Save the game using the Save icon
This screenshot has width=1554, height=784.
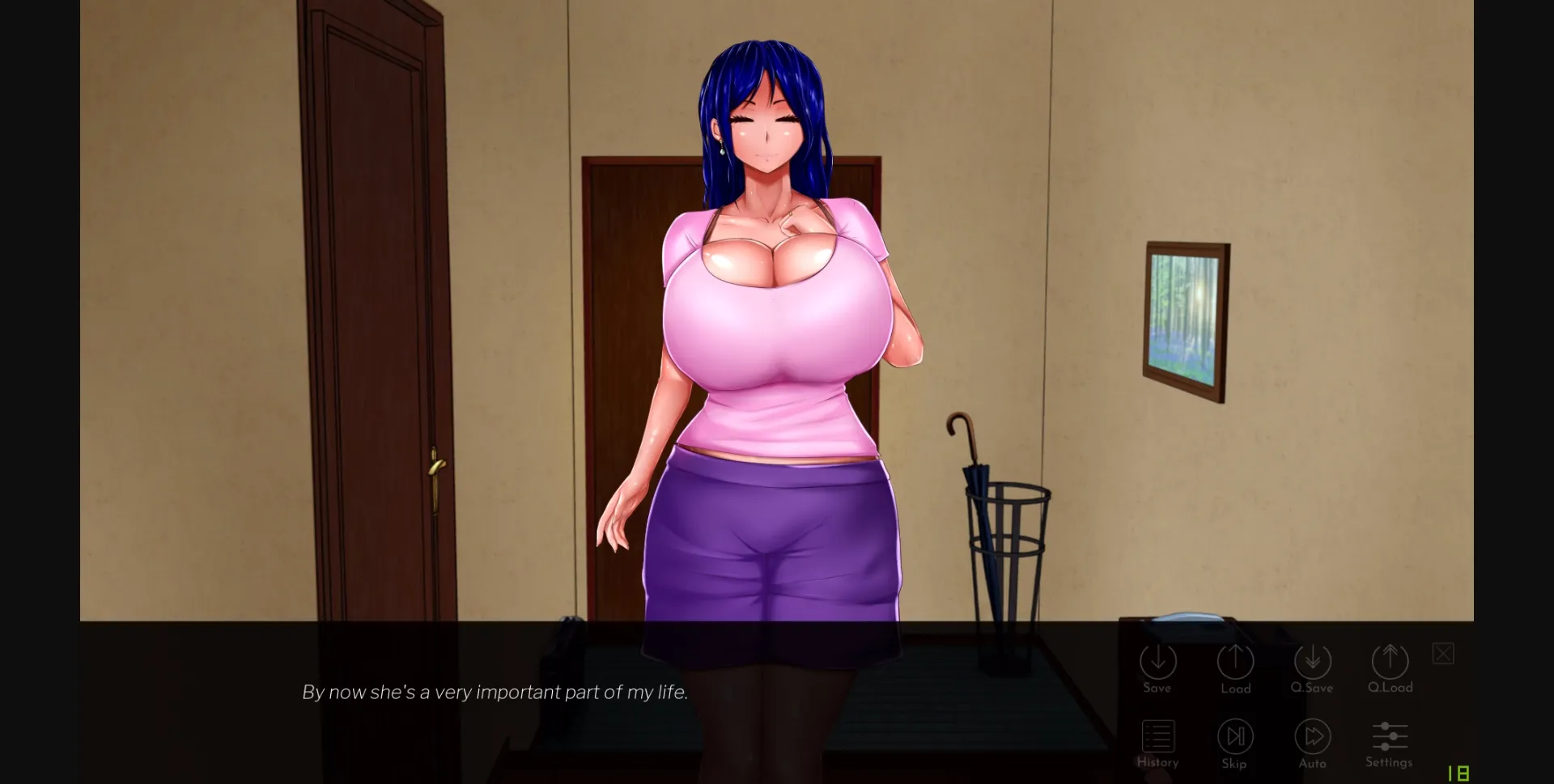(x=1157, y=663)
